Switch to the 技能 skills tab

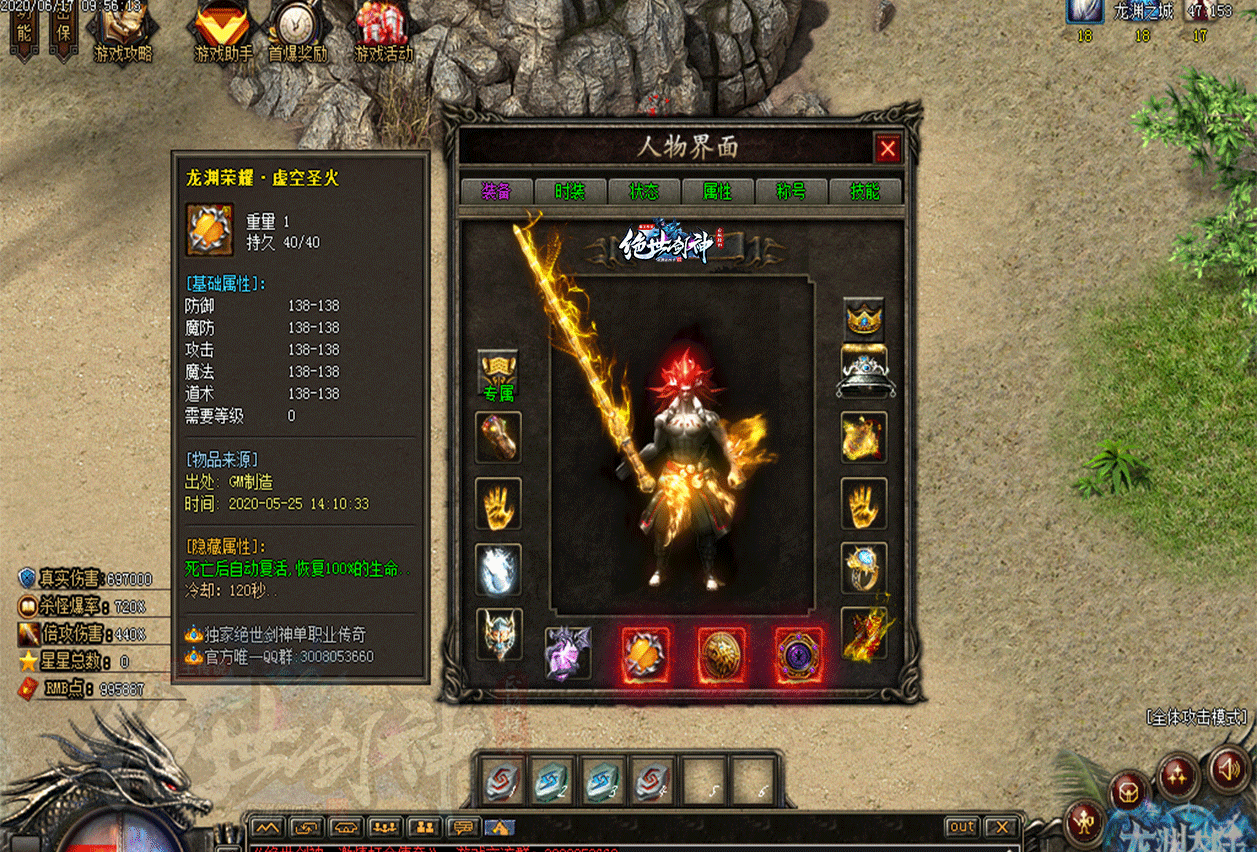click(865, 191)
